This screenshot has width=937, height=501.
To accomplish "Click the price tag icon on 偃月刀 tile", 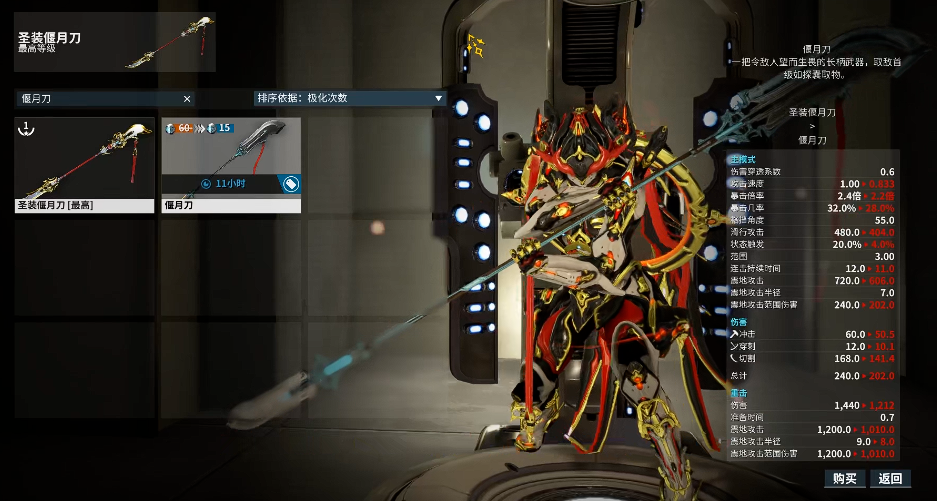I will point(290,184).
